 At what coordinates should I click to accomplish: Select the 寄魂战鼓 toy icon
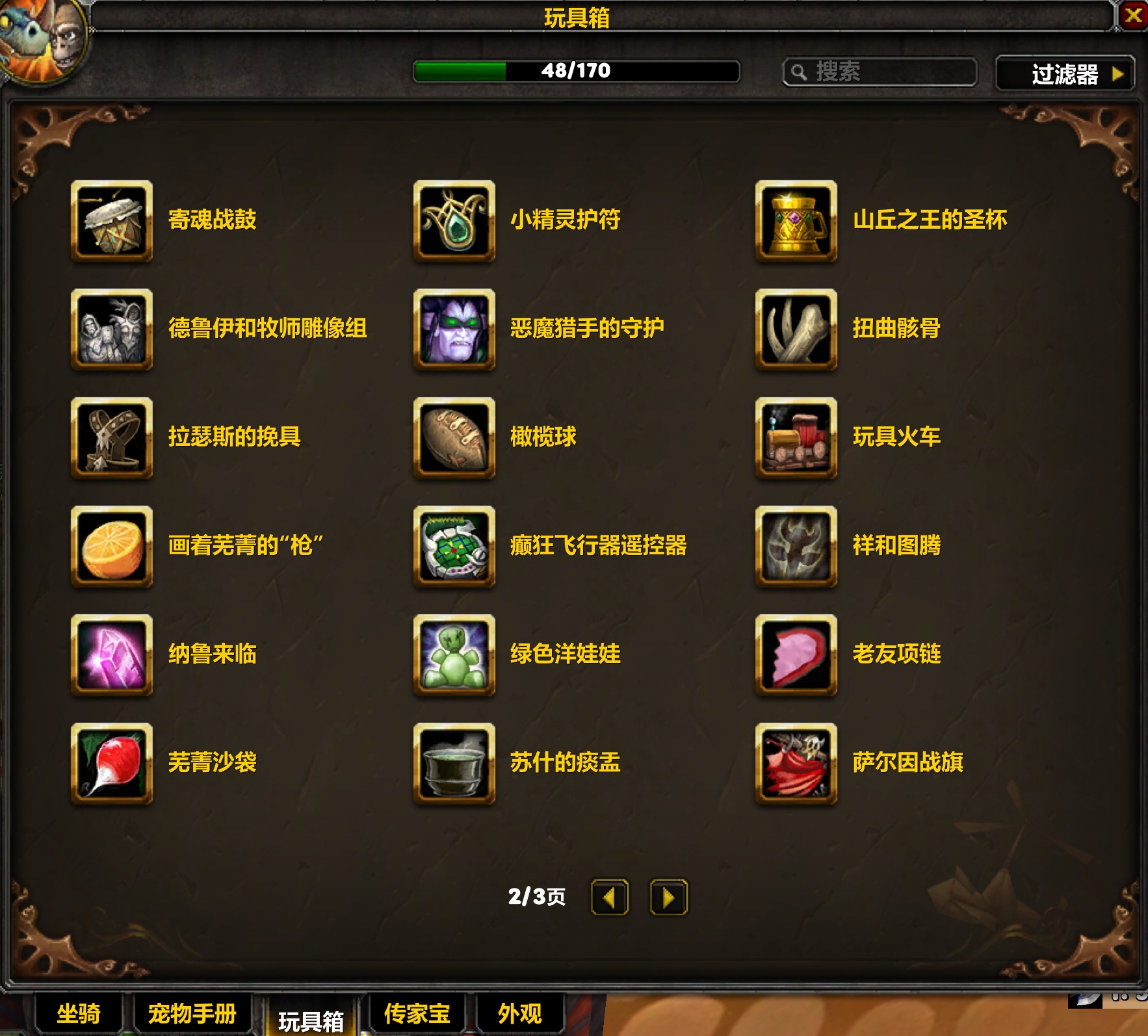(111, 220)
